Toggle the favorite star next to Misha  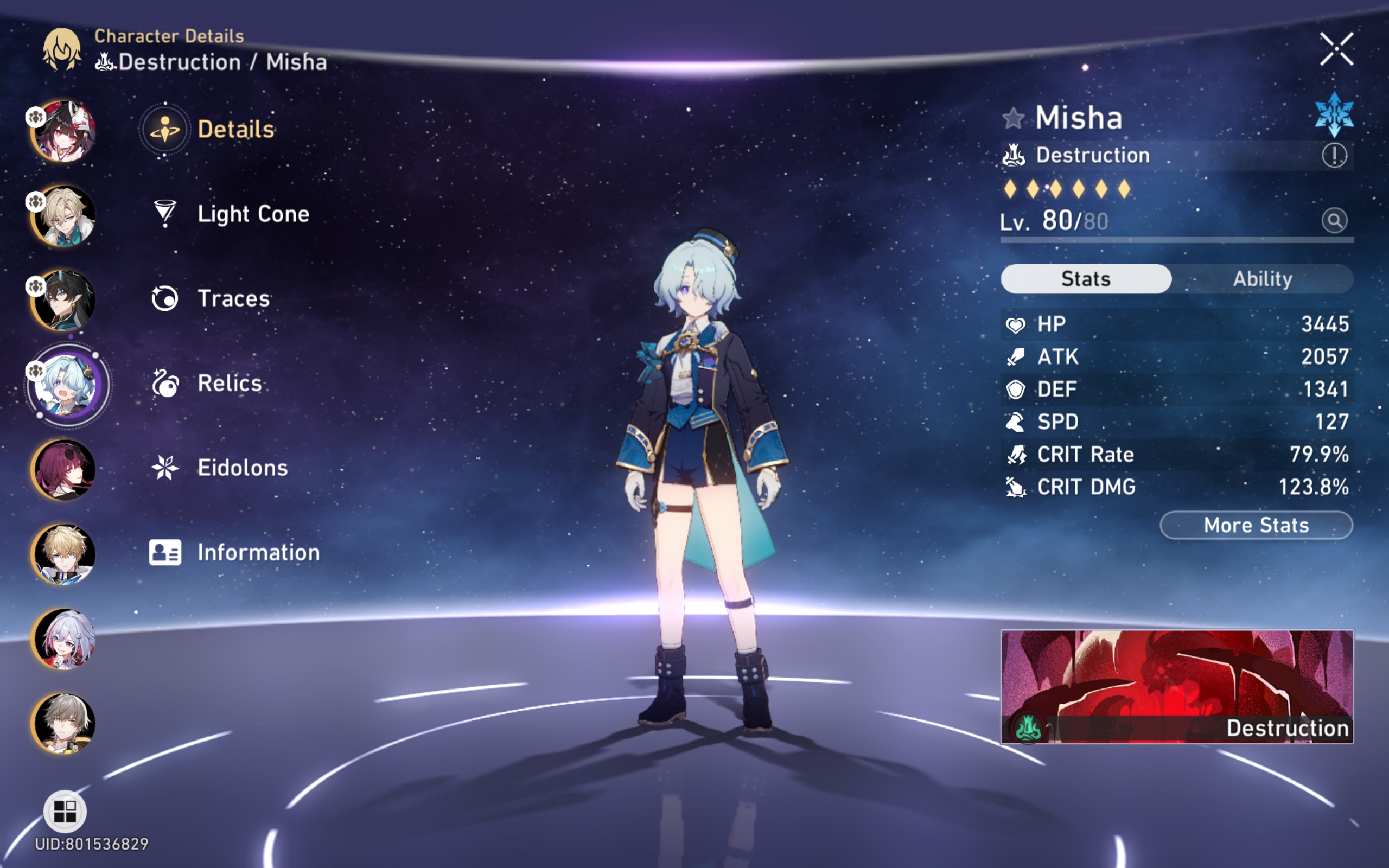(1014, 118)
